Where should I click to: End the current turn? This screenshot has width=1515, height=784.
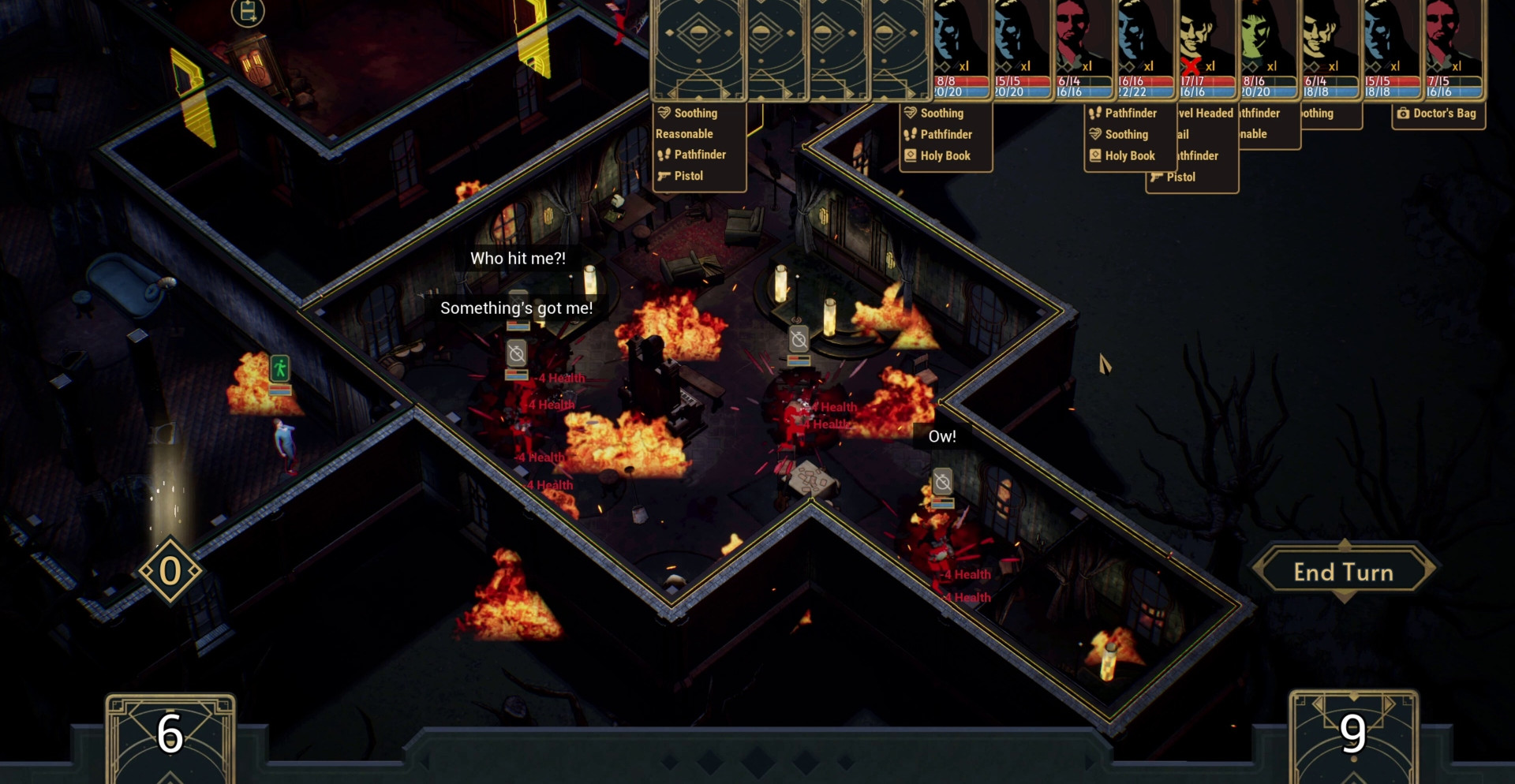(1343, 572)
